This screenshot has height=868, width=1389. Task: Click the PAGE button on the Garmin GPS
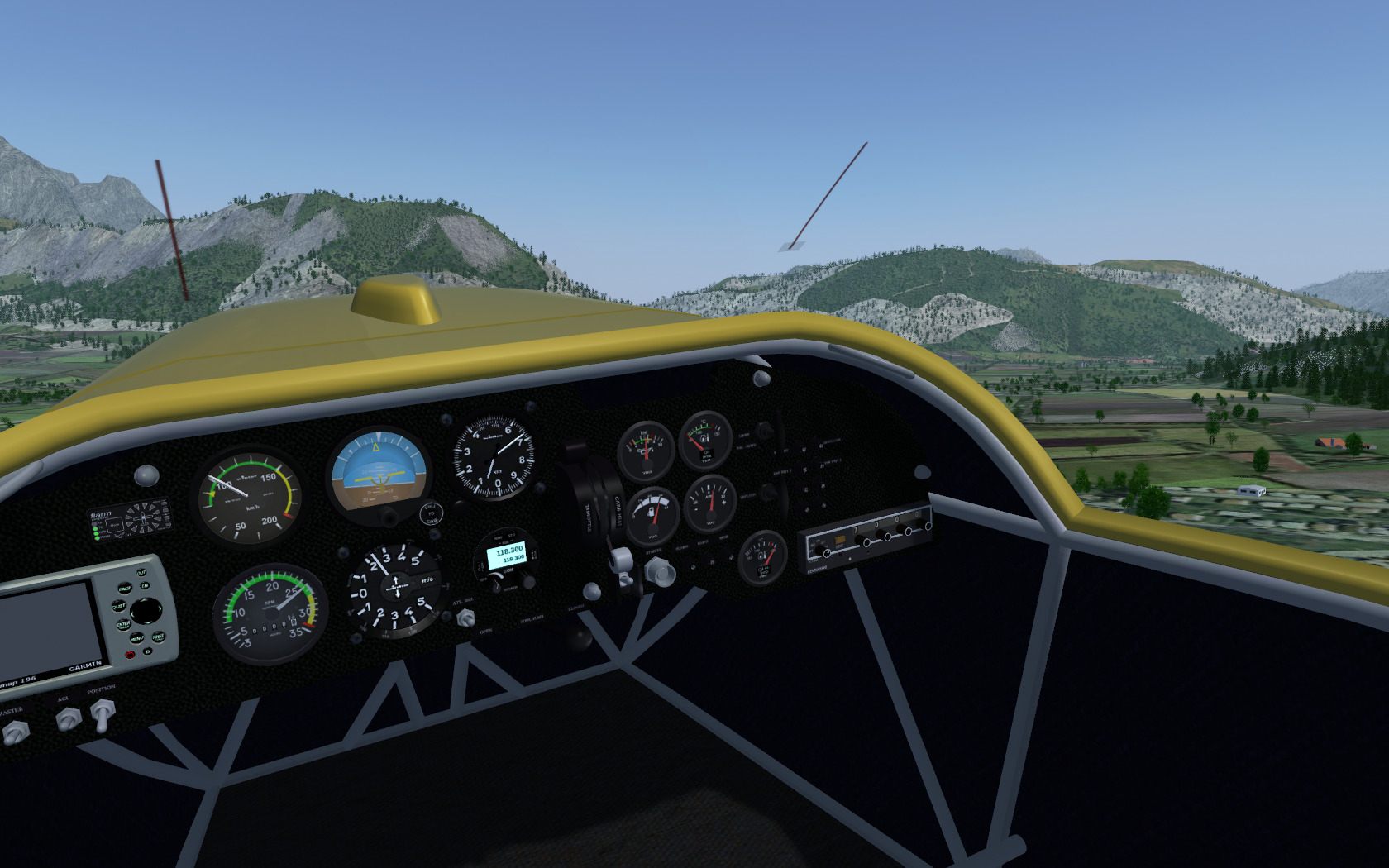tap(125, 589)
